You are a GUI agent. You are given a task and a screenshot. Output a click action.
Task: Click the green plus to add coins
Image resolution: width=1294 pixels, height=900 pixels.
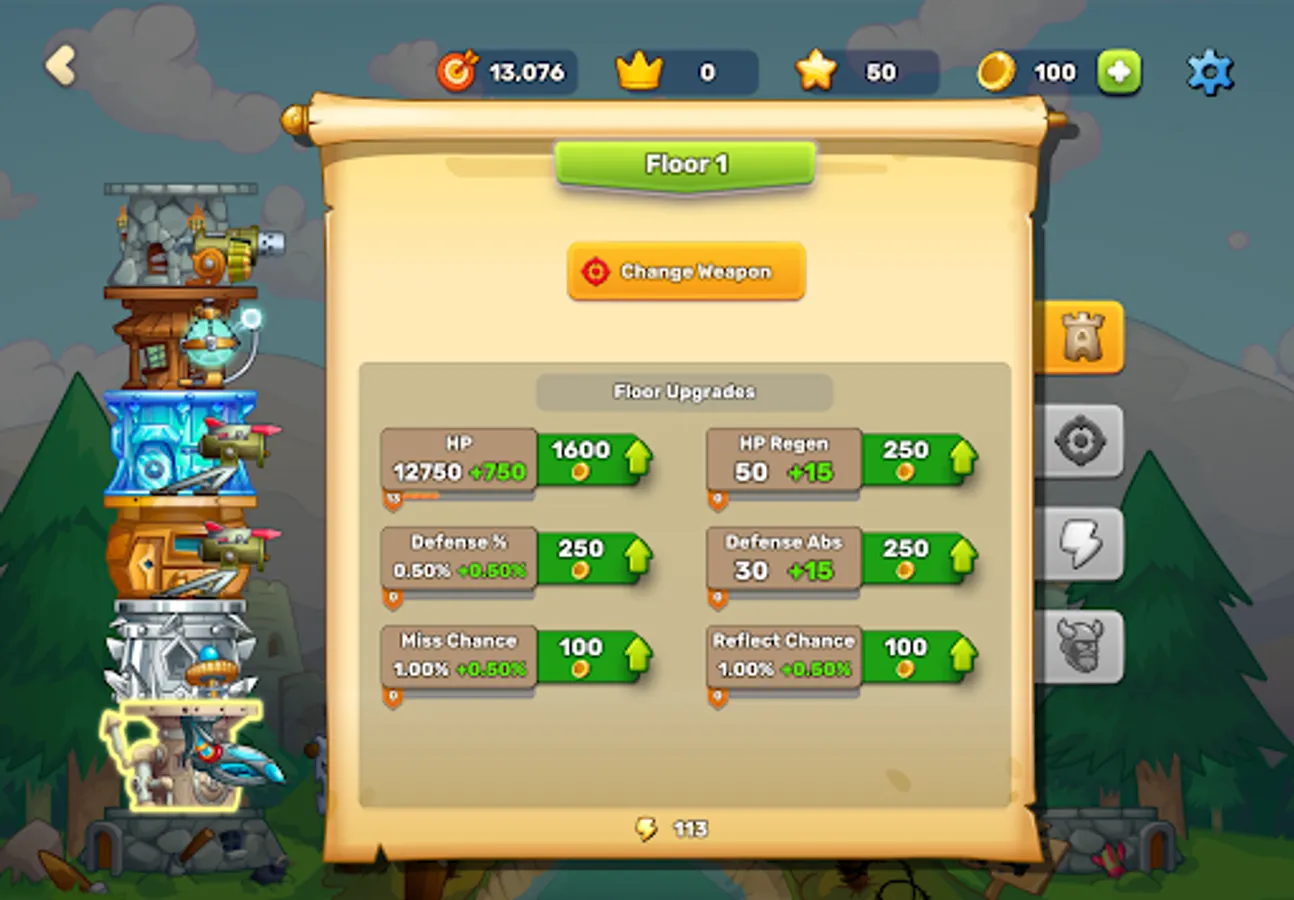[x=1122, y=71]
